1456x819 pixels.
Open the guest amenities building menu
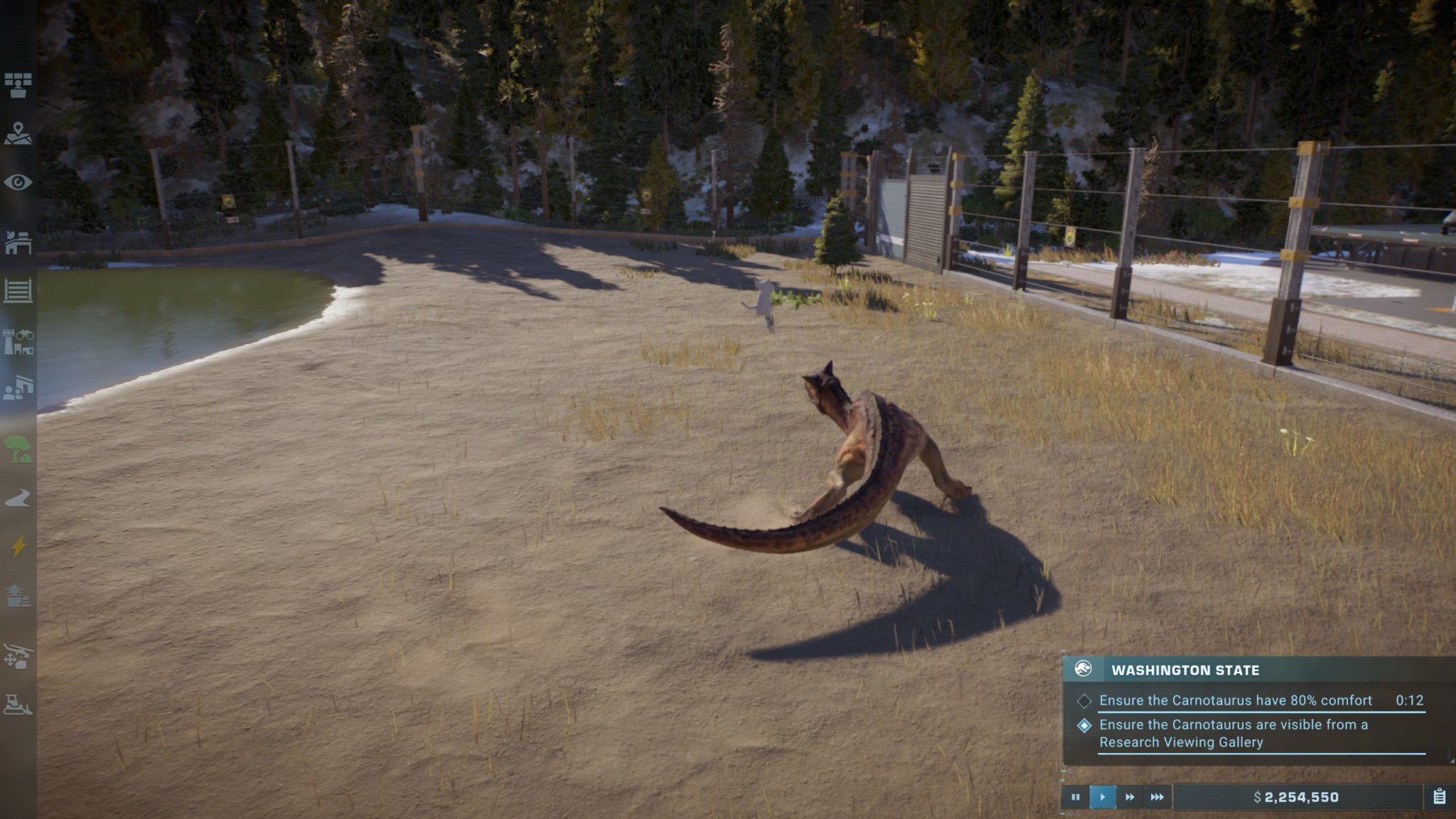coord(18,388)
